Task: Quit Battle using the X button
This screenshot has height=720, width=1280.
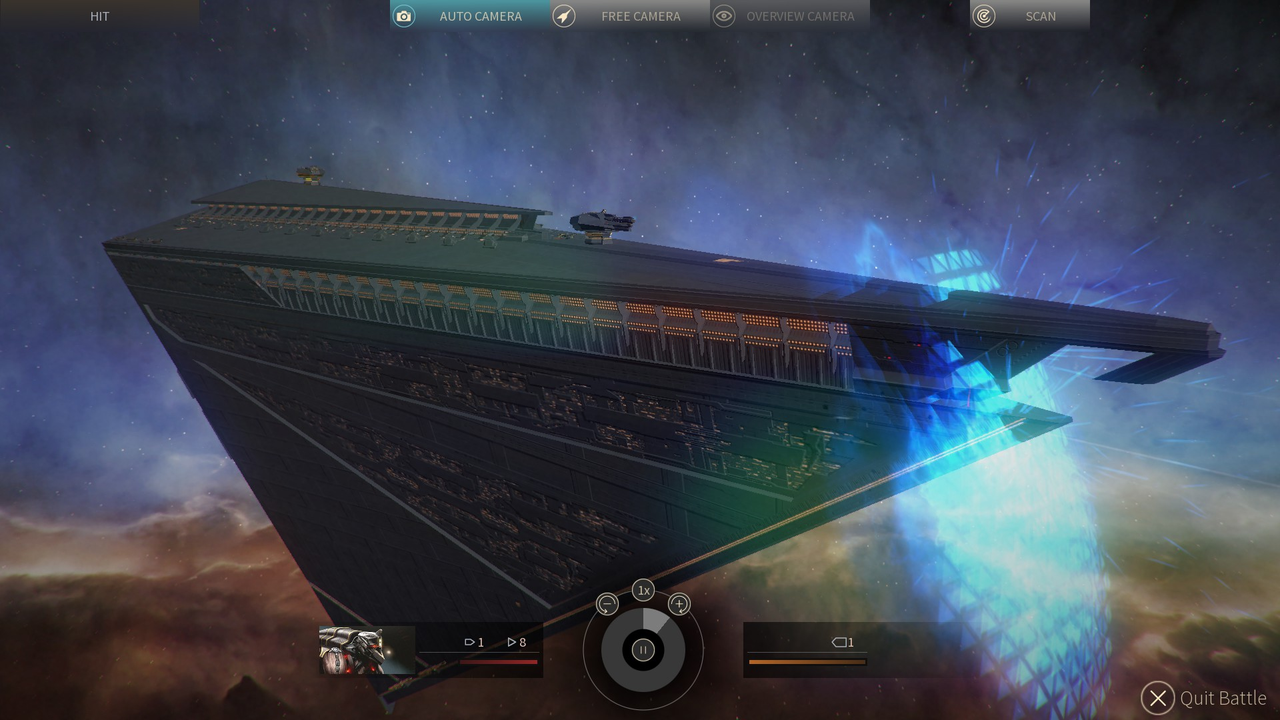Action: (1157, 698)
